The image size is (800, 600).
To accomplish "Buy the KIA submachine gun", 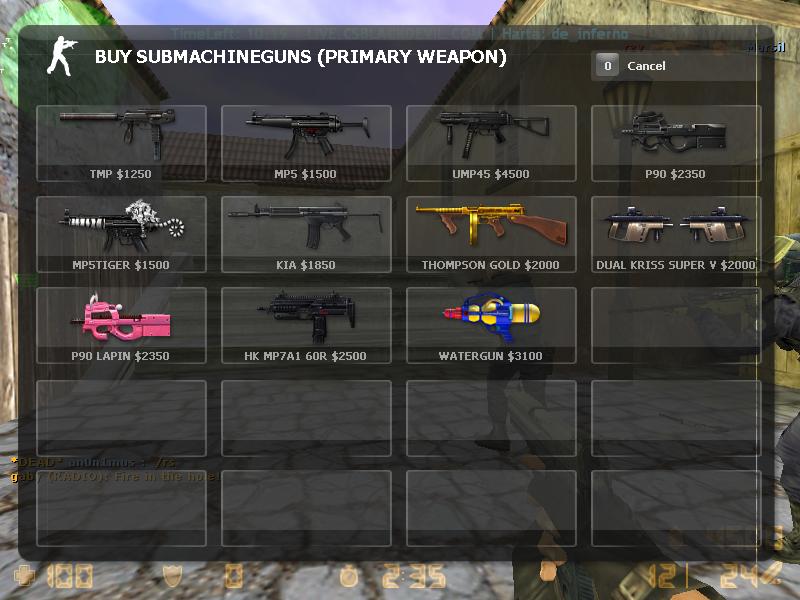I will pos(306,234).
